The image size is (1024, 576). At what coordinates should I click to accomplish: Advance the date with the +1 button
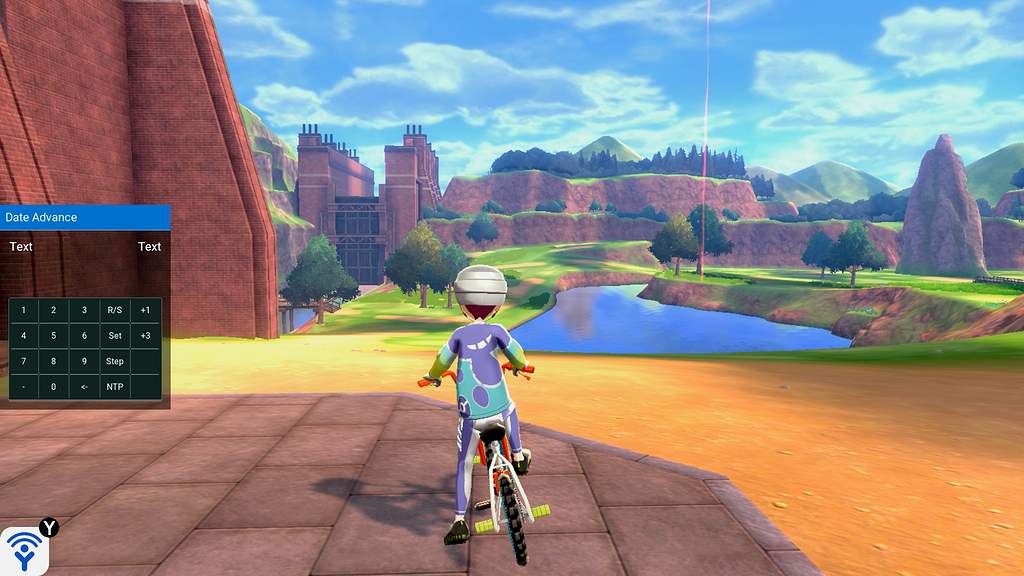pyautogui.click(x=145, y=310)
